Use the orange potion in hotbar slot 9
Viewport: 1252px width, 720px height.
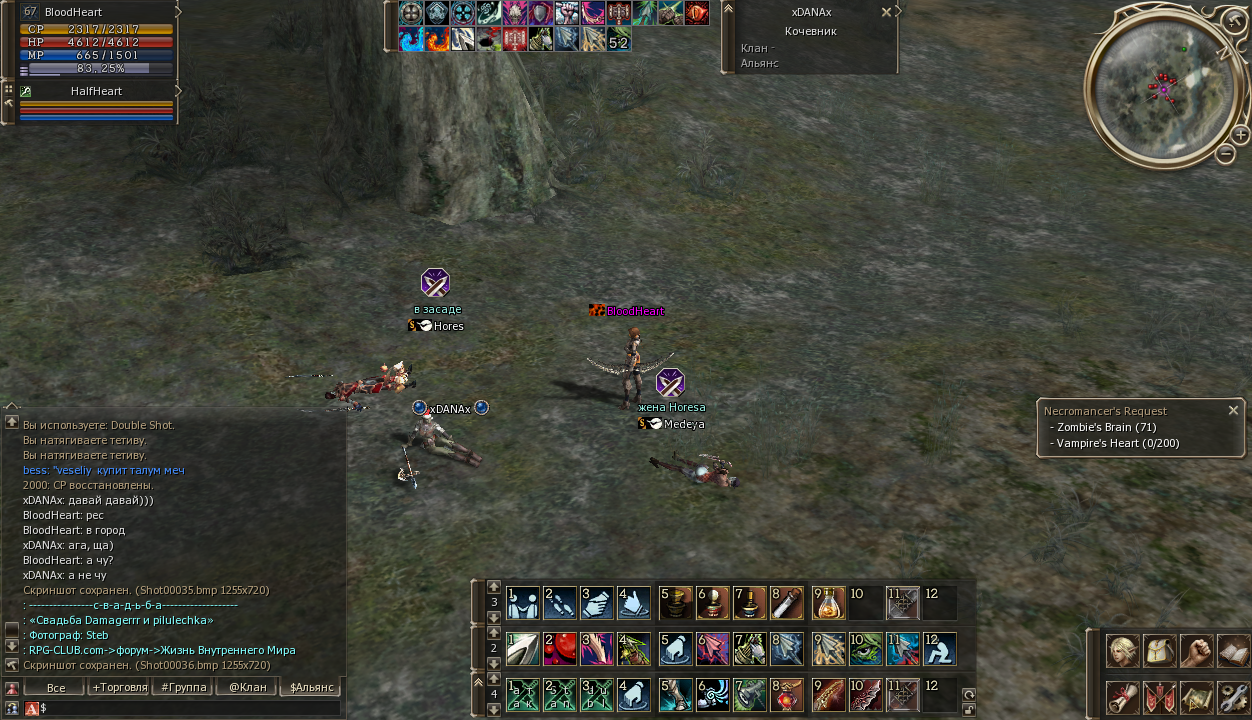click(829, 603)
